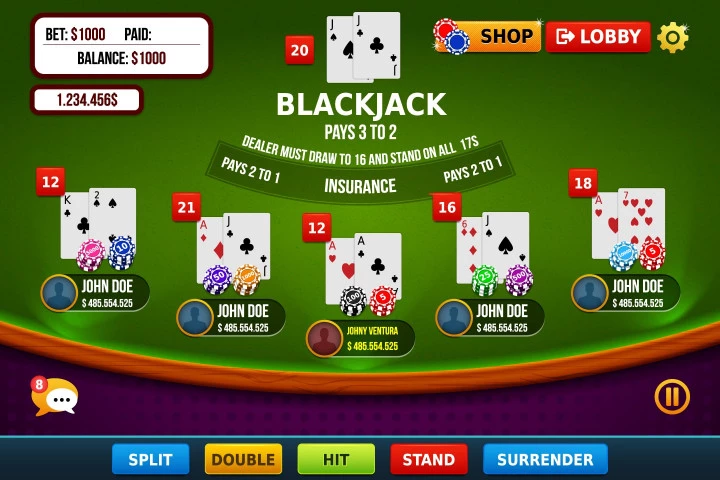Select the red STAND button

429,459
